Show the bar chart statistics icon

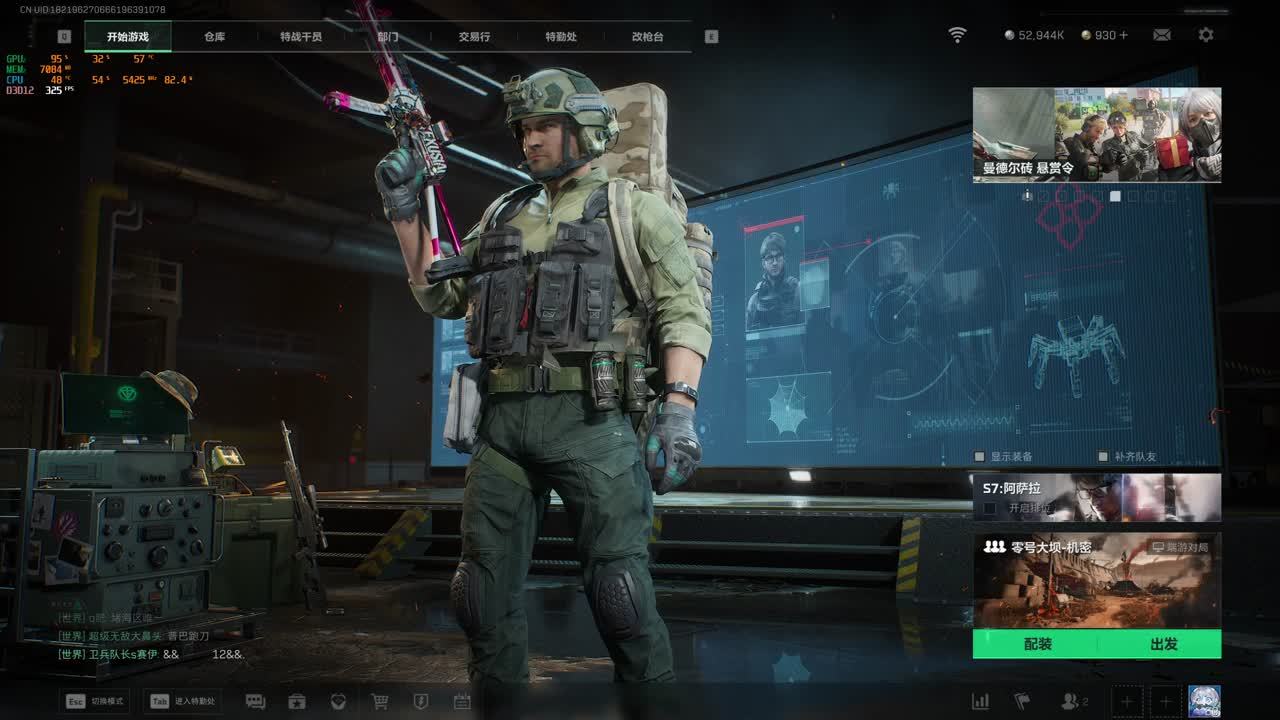[981, 702]
